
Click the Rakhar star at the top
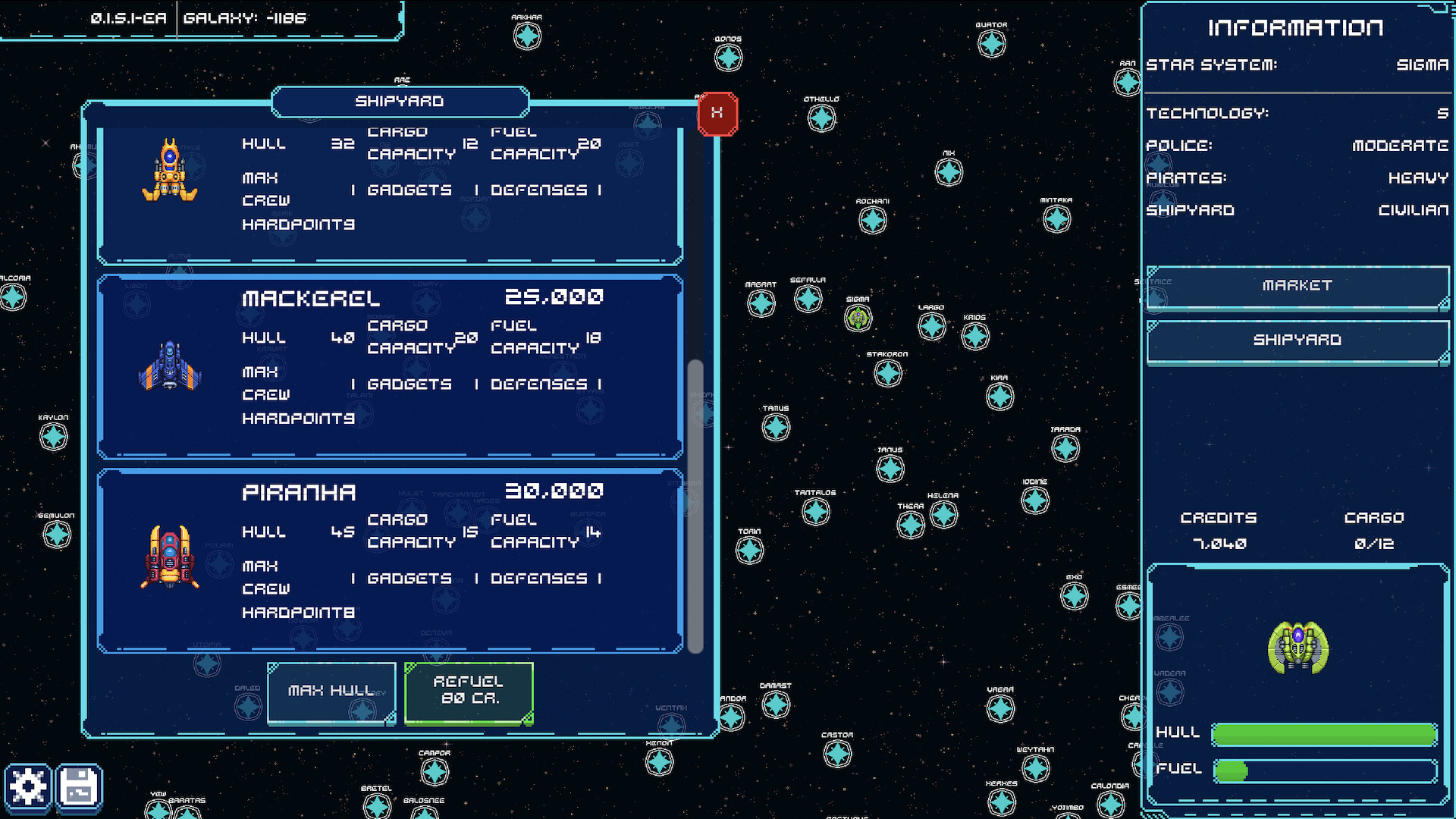[x=528, y=35]
